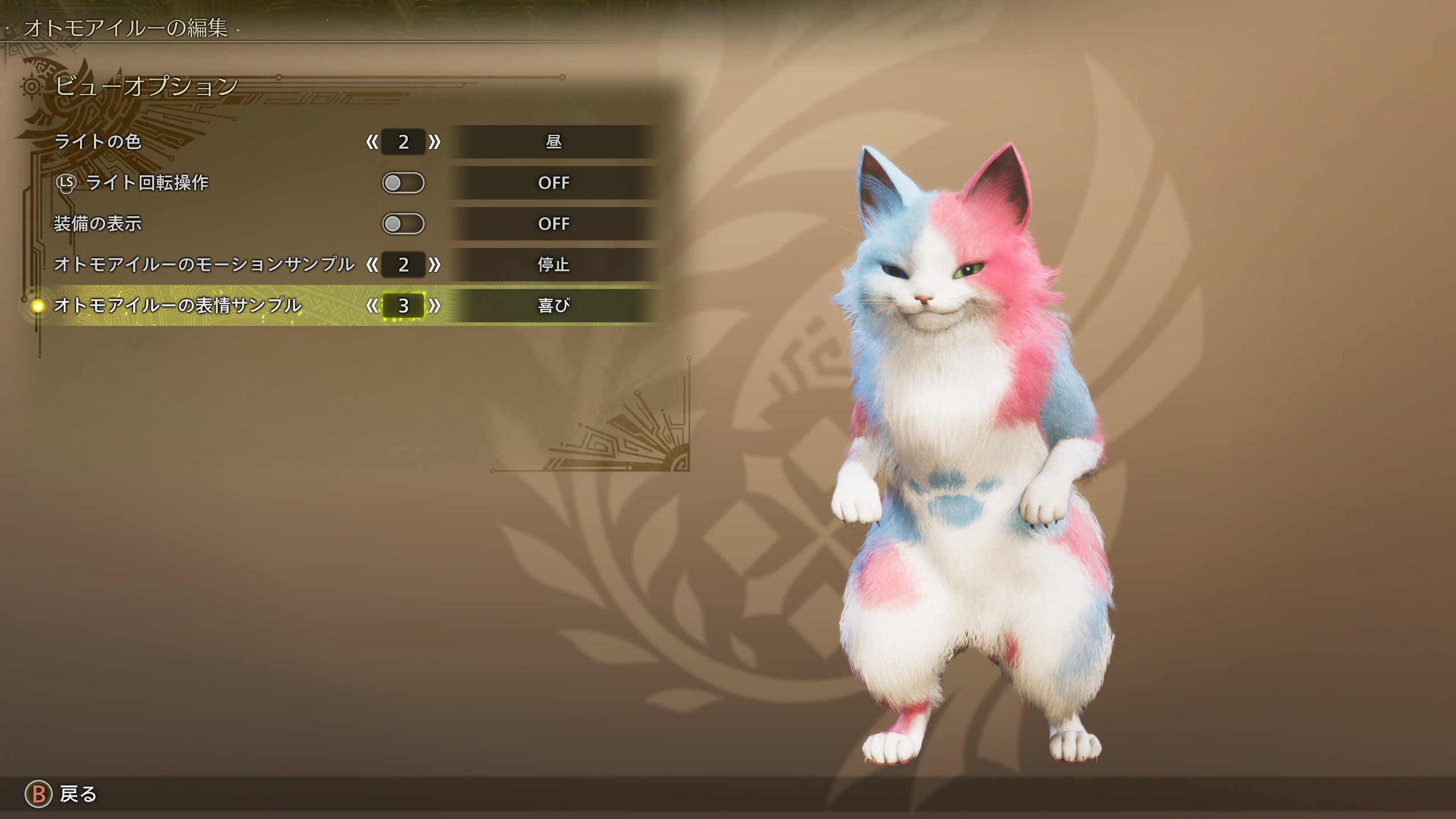Go to previous 表情サンプル with left arrow
The height and width of the screenshot is (819, 1456).
pos(372,305)
